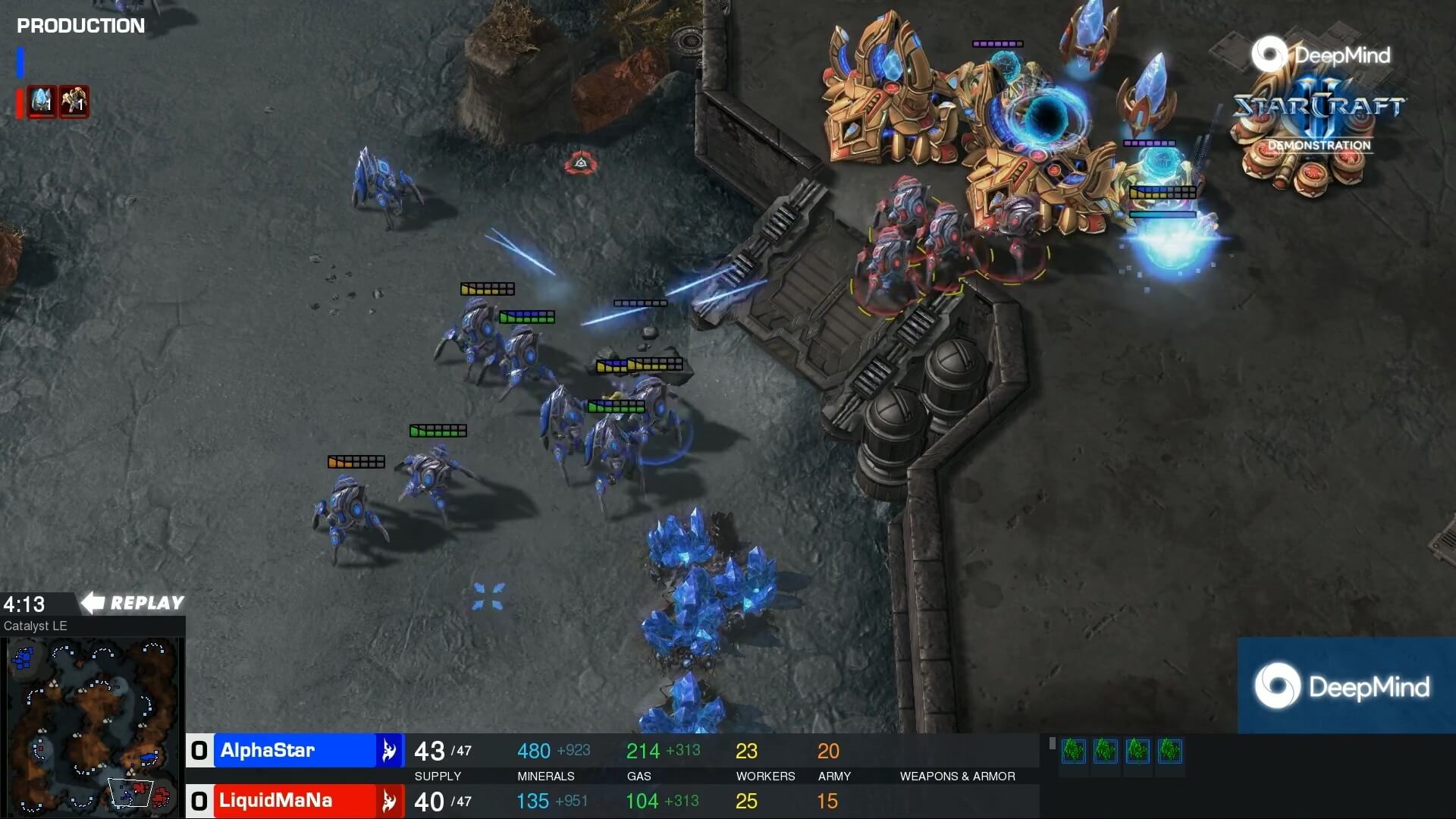This screenshot has height=819, width=1456.
Task: Click the PRODUCTION panel header
Action: coord(80,26)
